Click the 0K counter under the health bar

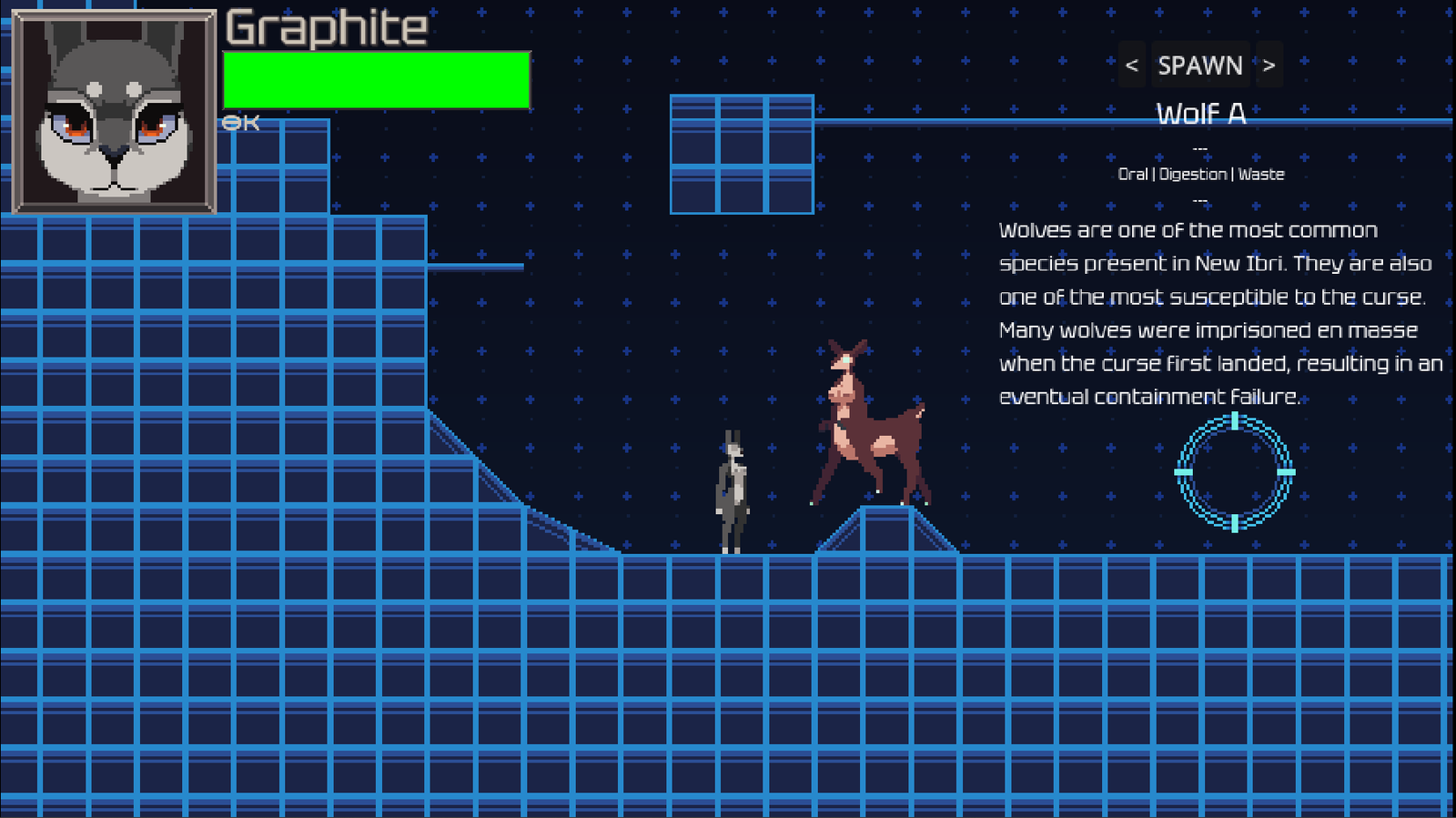[x=240, y=121]
